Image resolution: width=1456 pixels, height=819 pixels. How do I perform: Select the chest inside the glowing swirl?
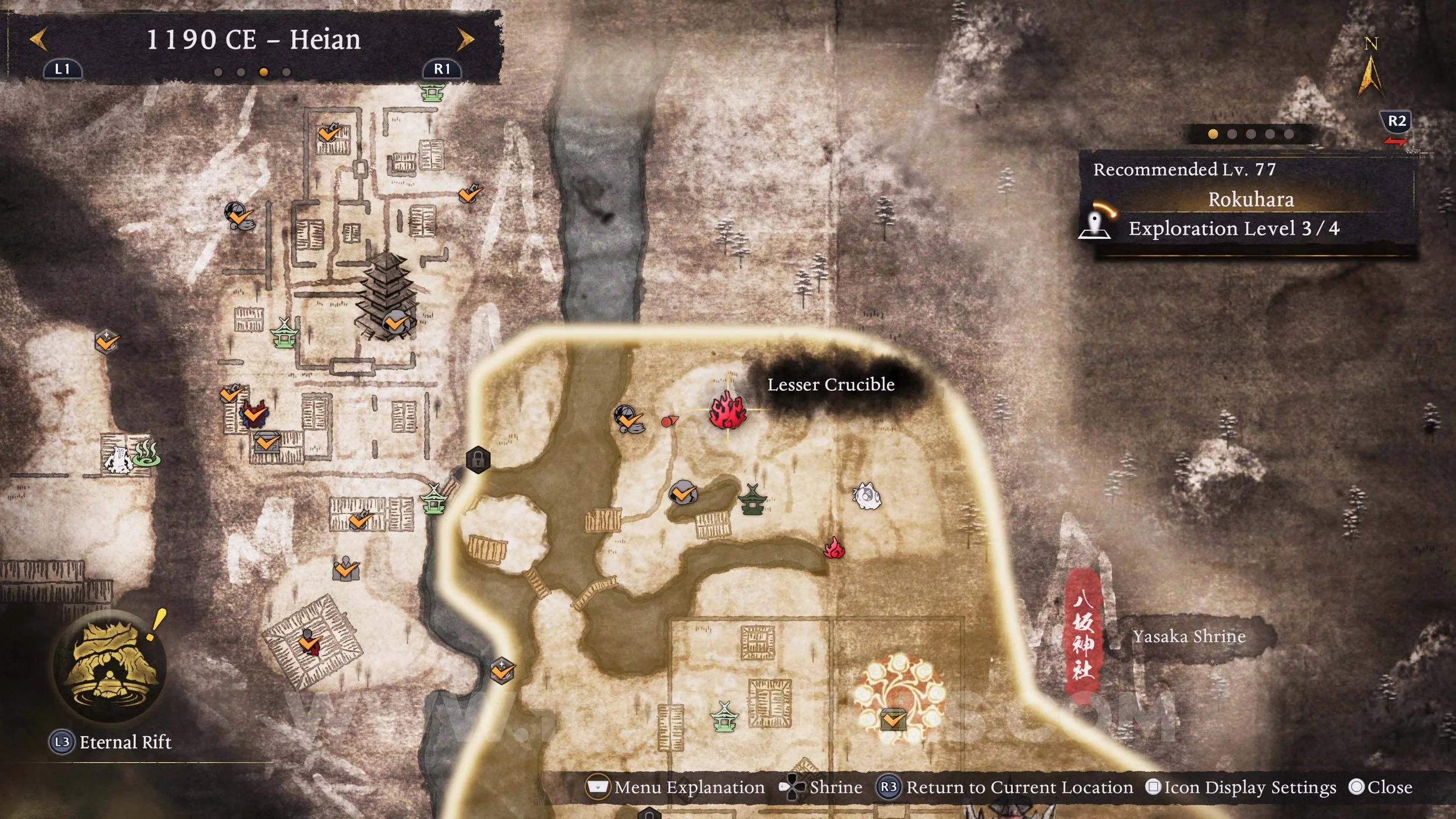tap(893, 719)
